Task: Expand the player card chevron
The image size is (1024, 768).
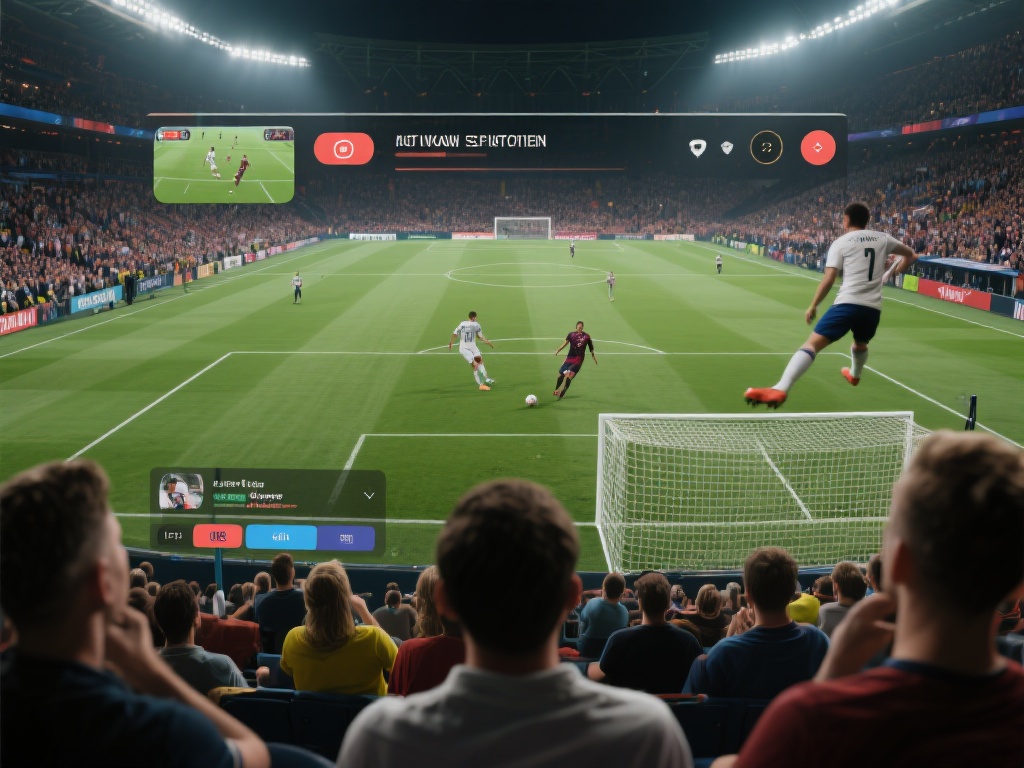Action: pos(368,495)
